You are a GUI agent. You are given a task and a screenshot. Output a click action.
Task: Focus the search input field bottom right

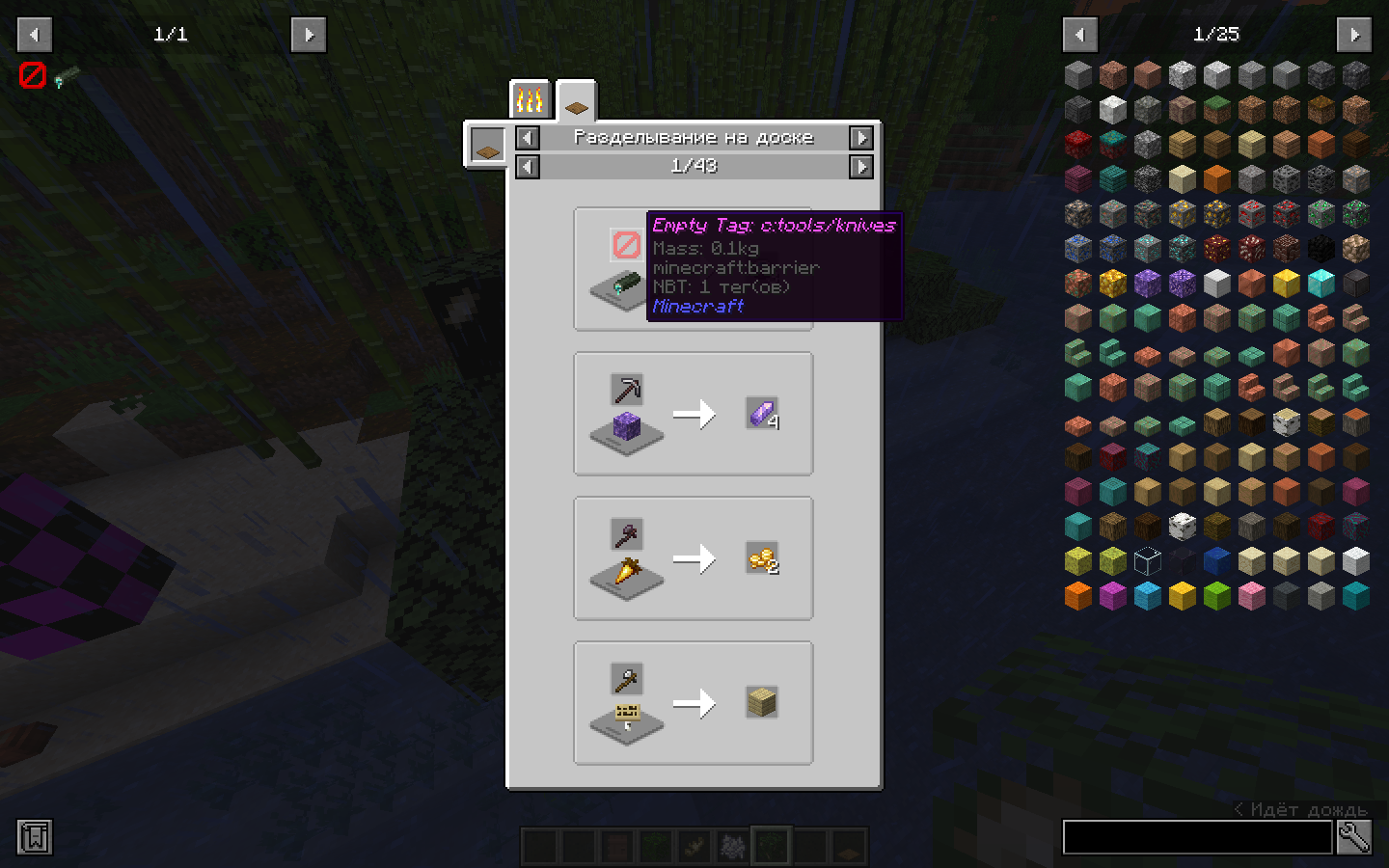coord(1196,838)
